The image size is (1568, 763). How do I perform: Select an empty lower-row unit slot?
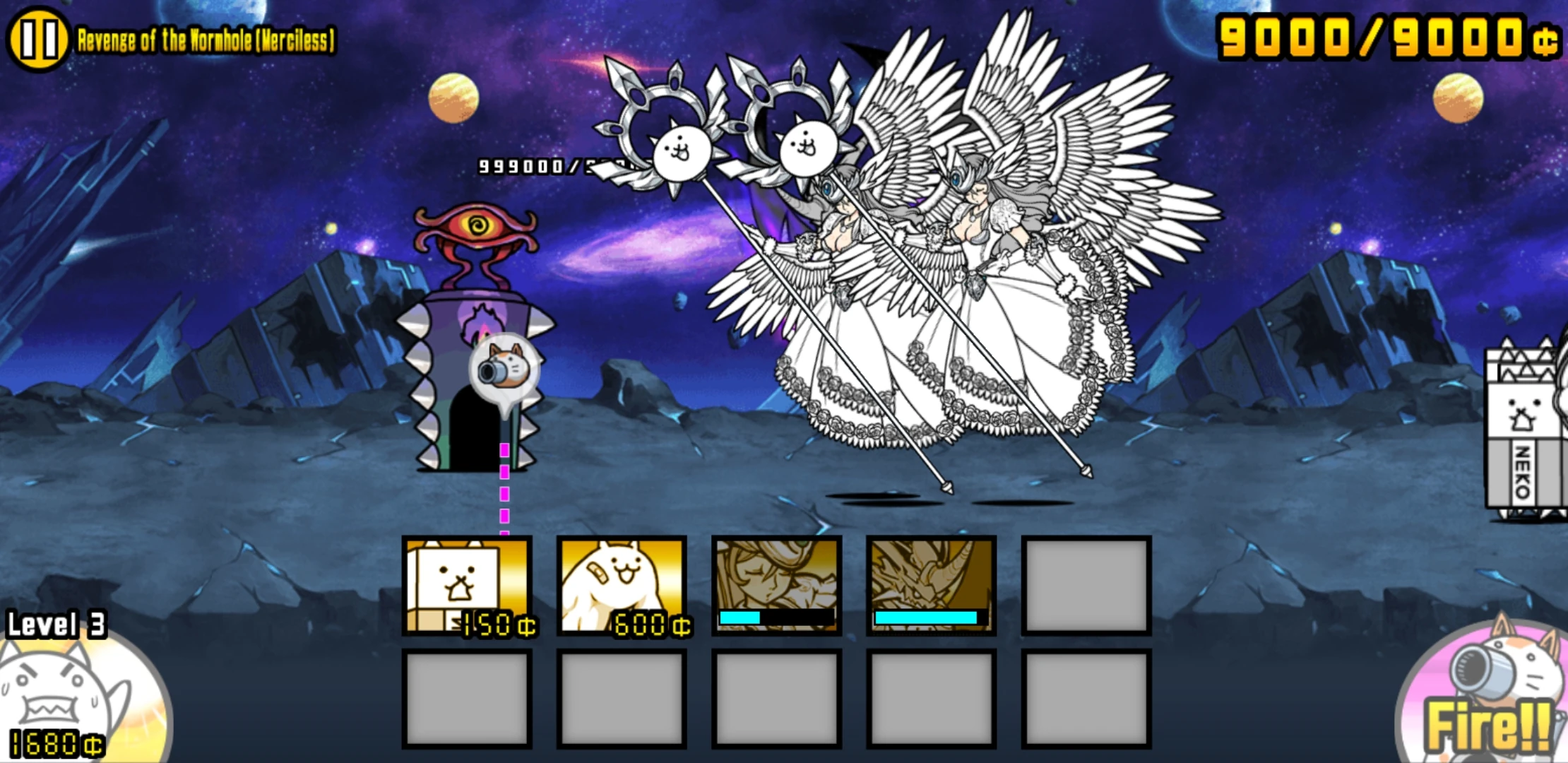click(468, 696)
